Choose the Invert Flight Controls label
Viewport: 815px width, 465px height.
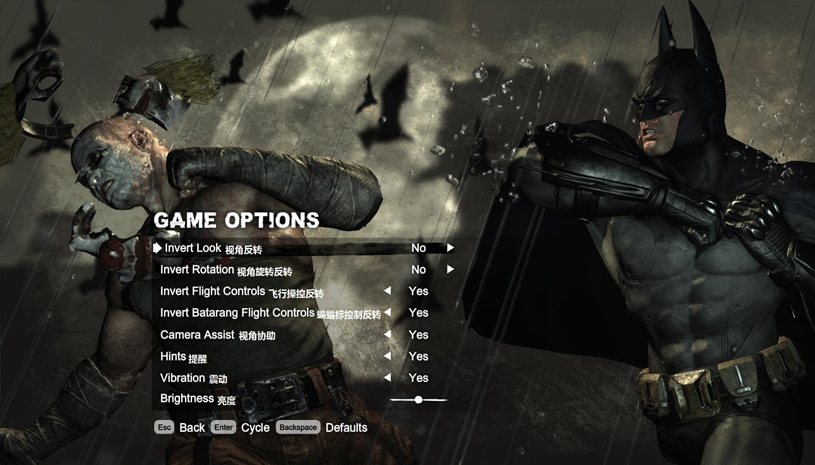(241, 292)
